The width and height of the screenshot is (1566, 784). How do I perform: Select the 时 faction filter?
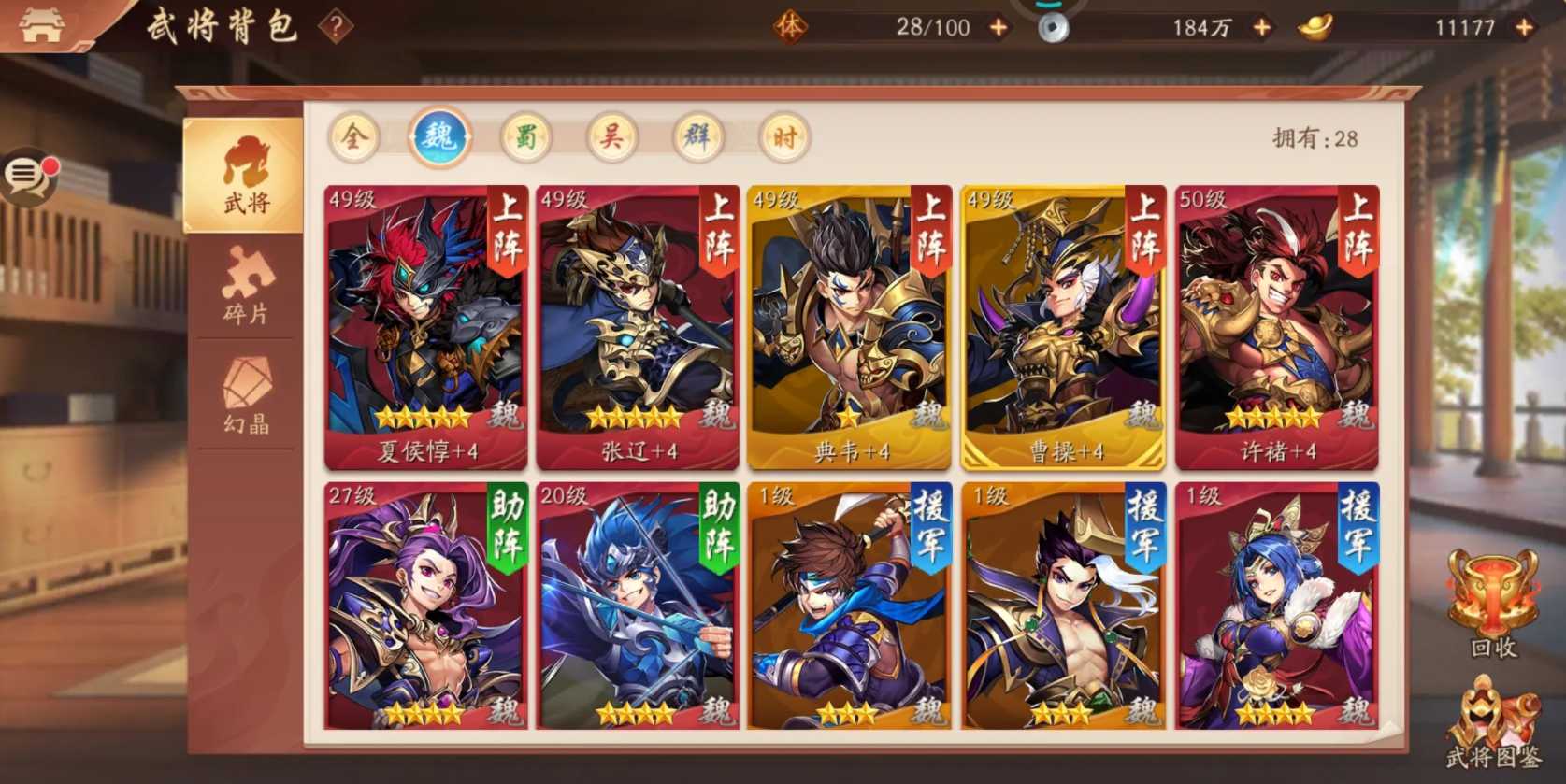783,136
